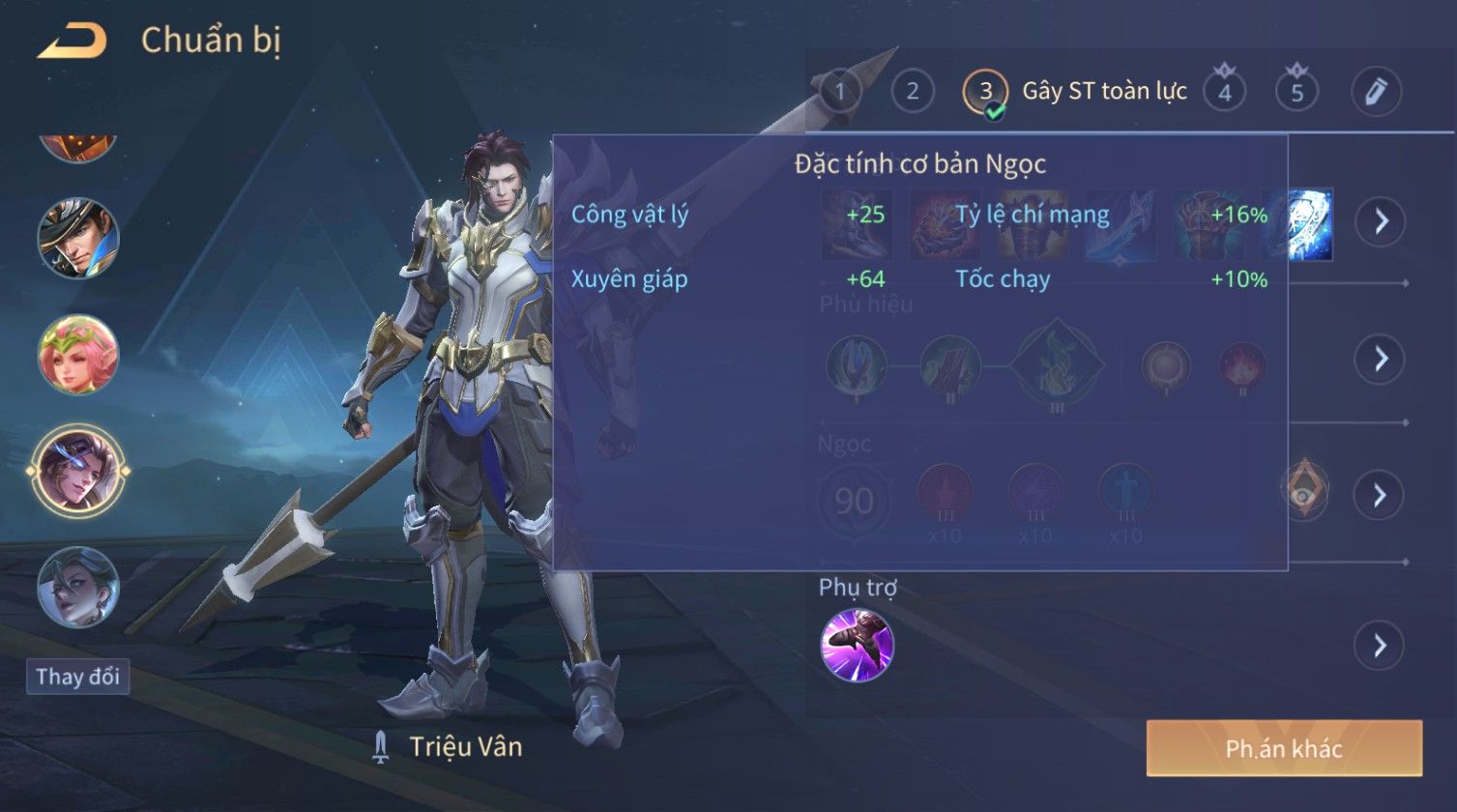Select the cowboy hat hero portrait
The width and height of the screenshot is (1457, 812).
tap(78, 239)
